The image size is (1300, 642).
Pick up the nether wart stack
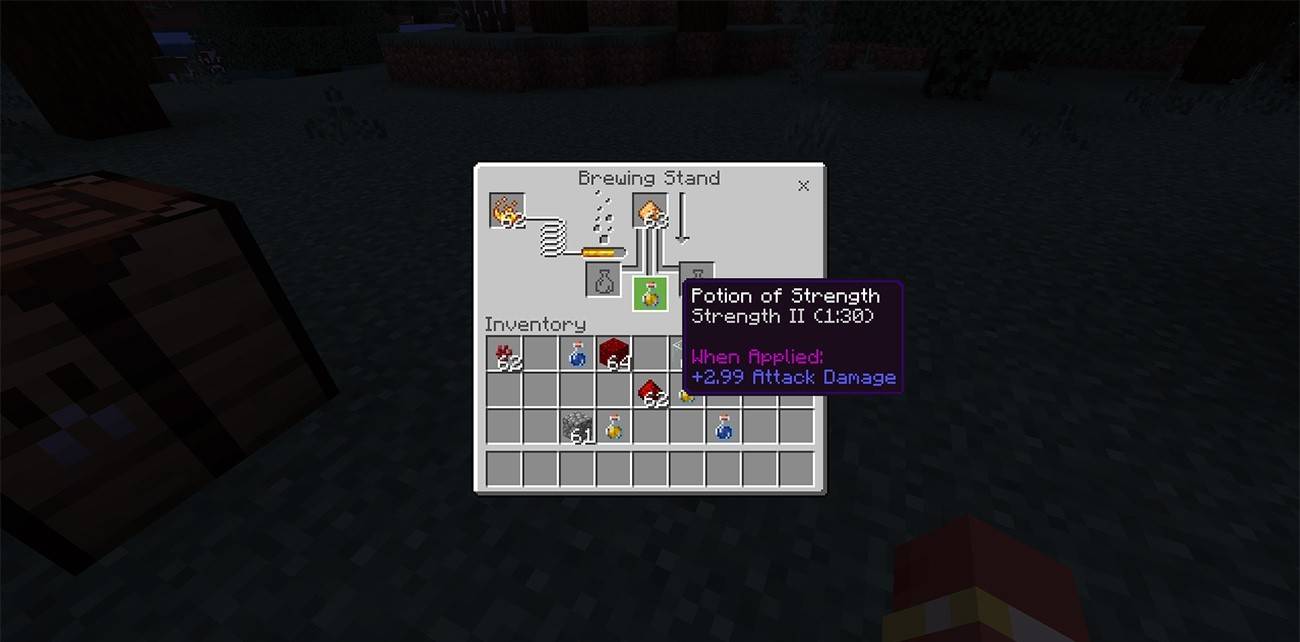coord(505,353)
